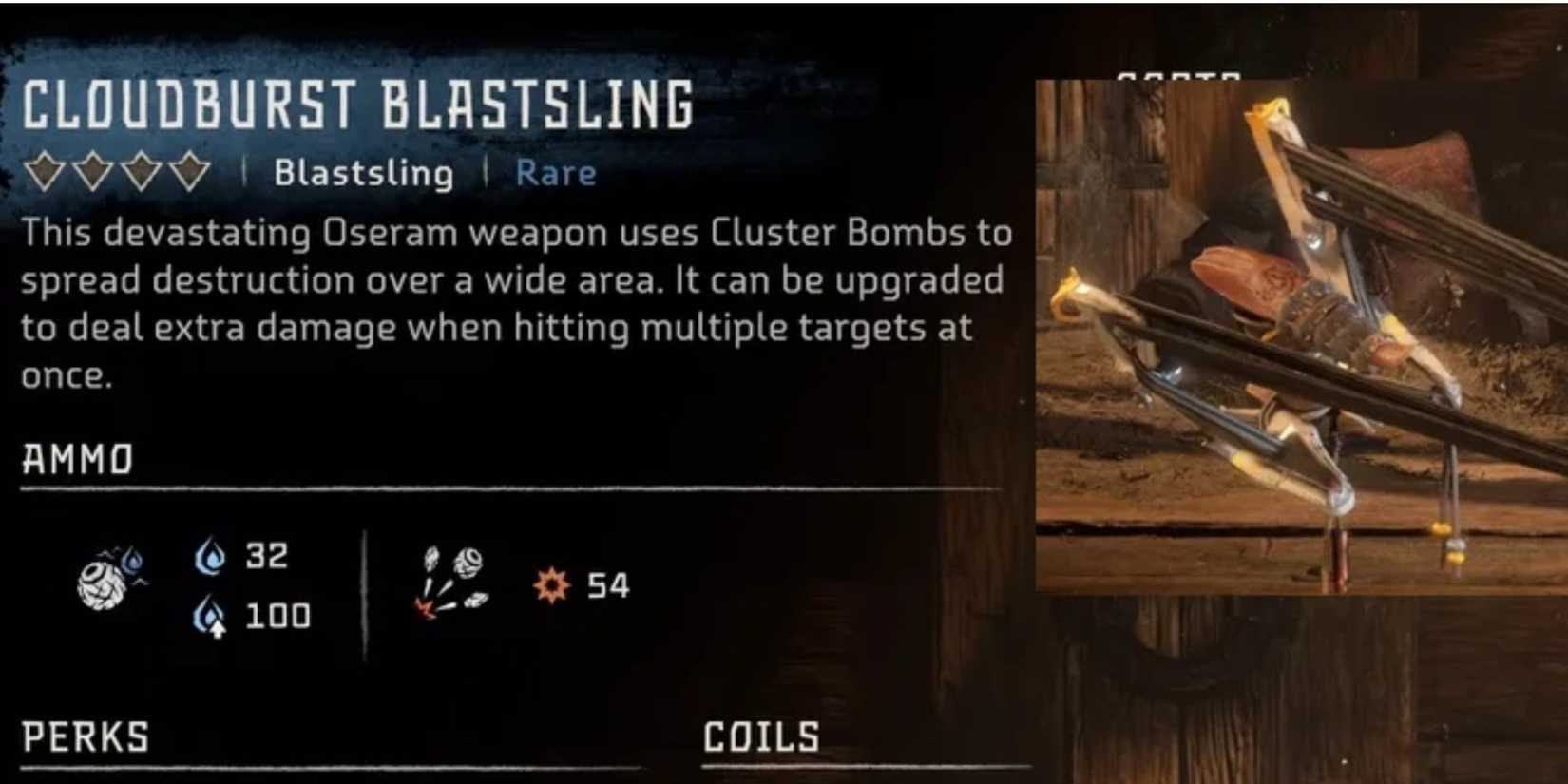Select the Blastsling weapon type label
Viewport: 1568px width, 784px height.
(364, 172)
